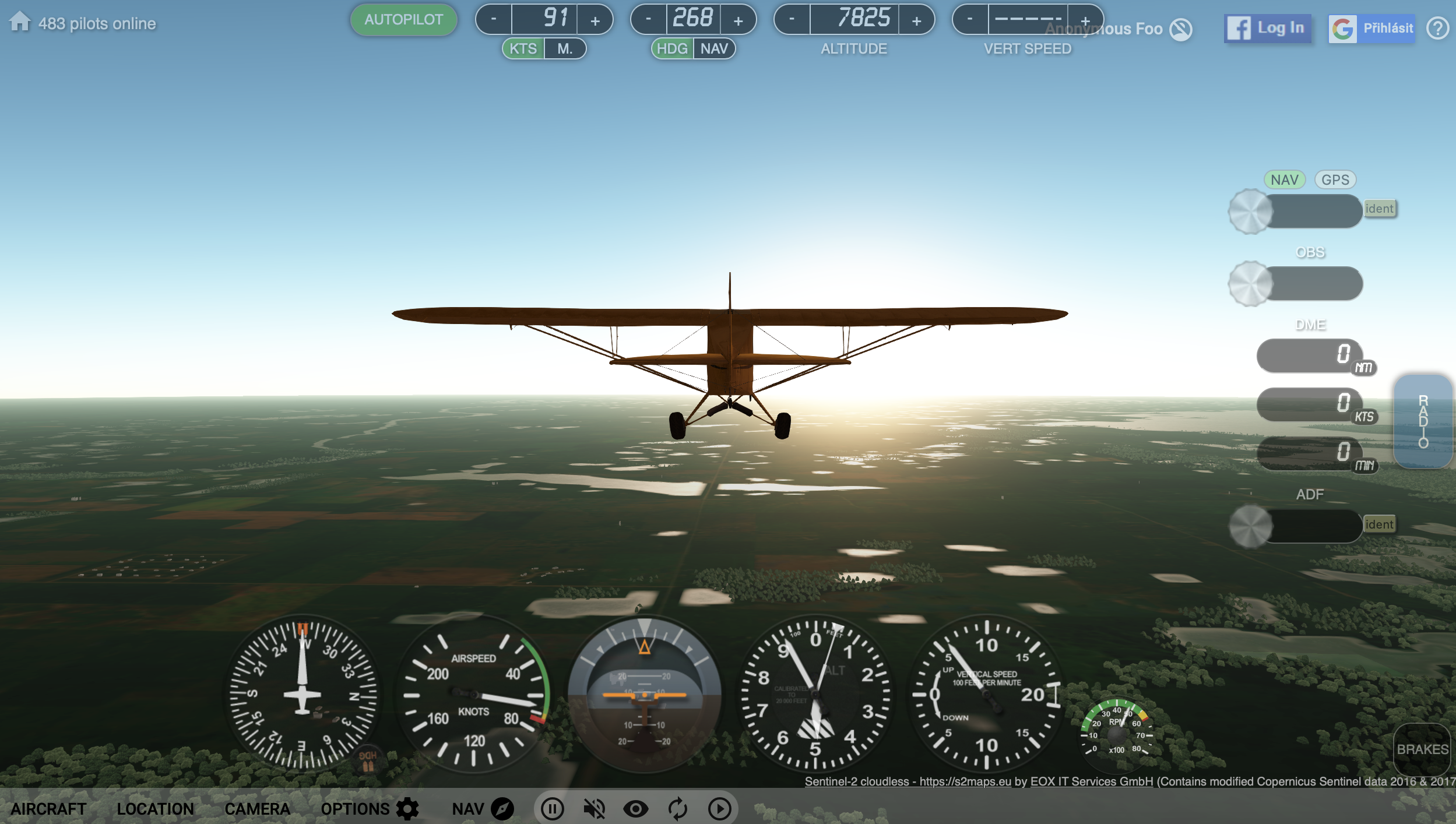1456x824 pixels.
Task: Select GPS mode in the radio panel
Action: pyautogui.click(x=1335, y=179)
